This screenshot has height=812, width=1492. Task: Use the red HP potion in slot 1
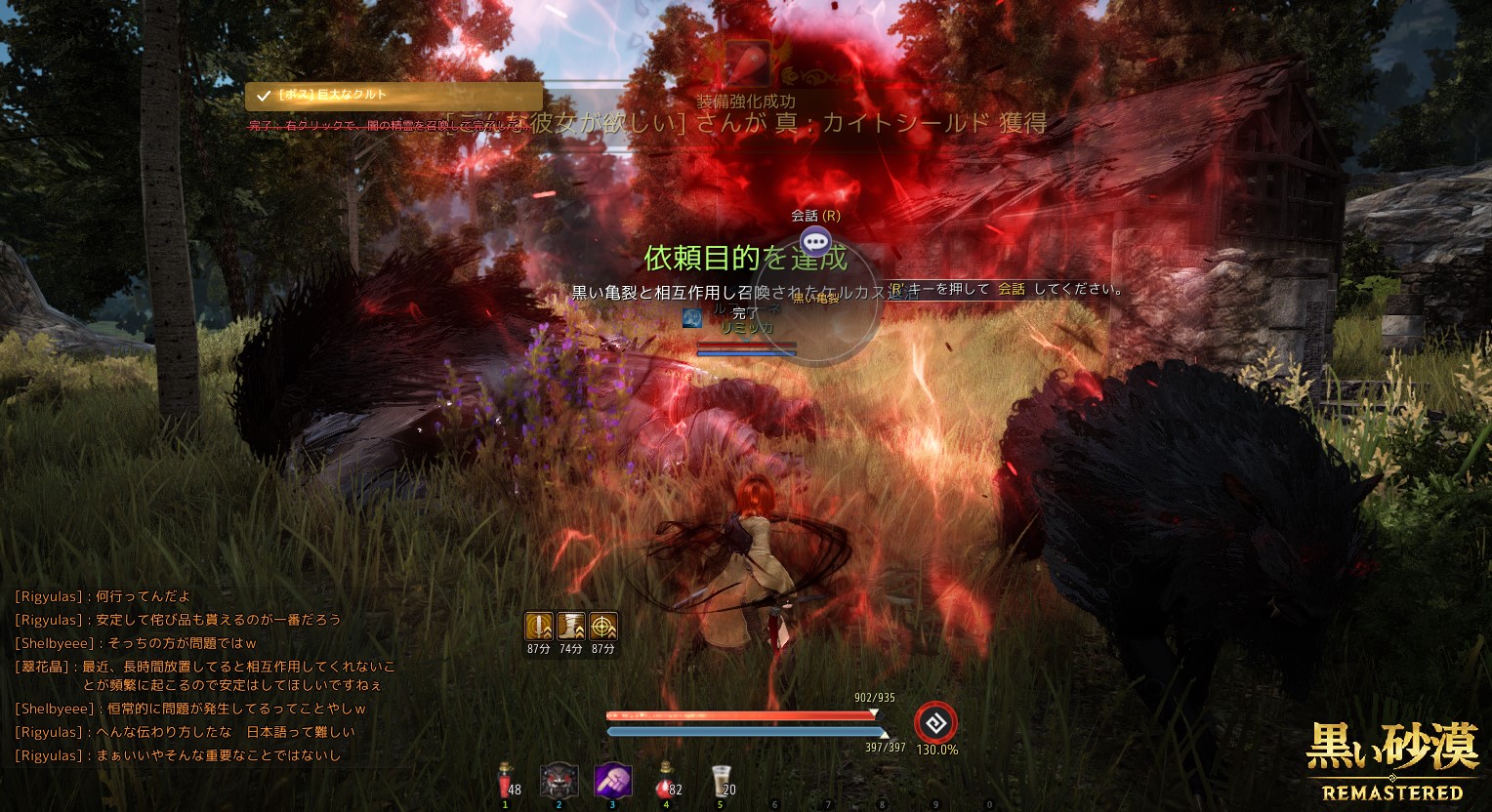point(505,780)
